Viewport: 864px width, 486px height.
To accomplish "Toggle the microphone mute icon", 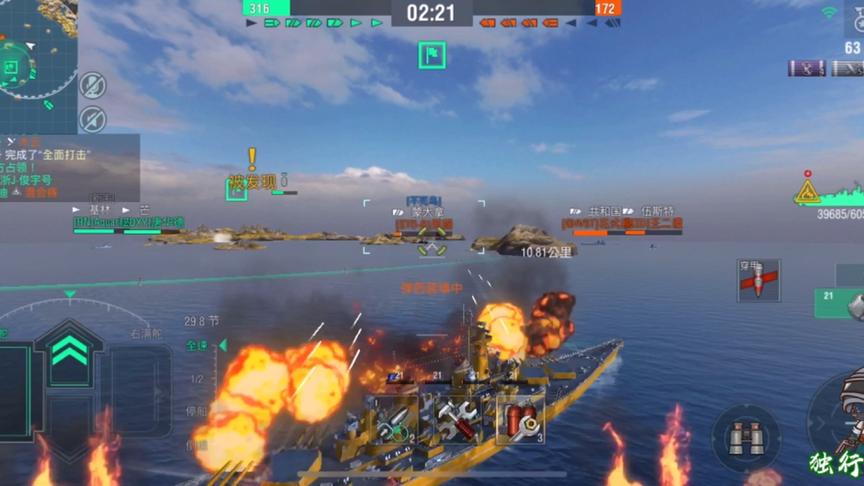I will tap(92, 85).
